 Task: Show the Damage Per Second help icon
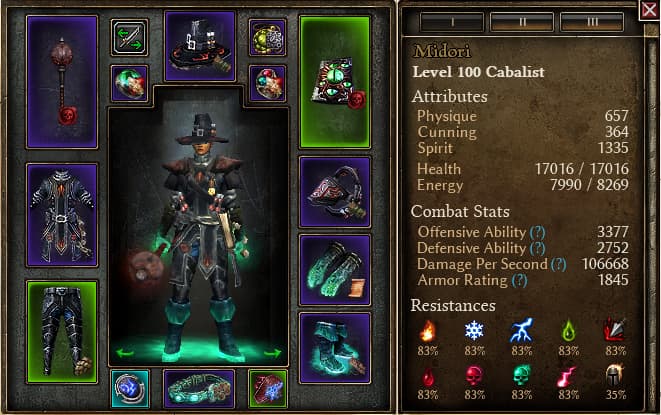(557, 264)
